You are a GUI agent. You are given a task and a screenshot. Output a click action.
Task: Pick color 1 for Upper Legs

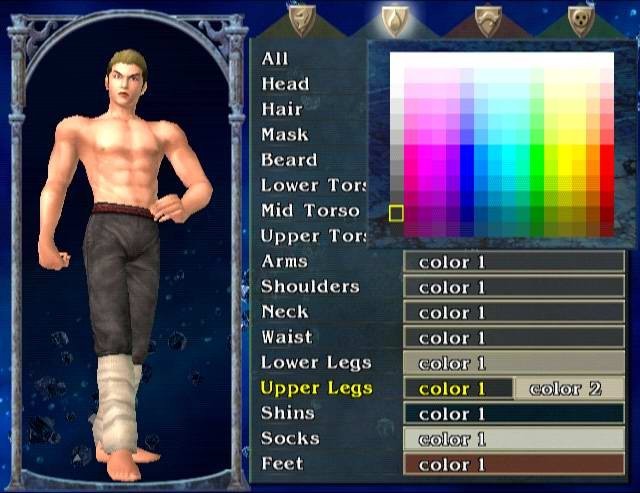tap(457, 388)
